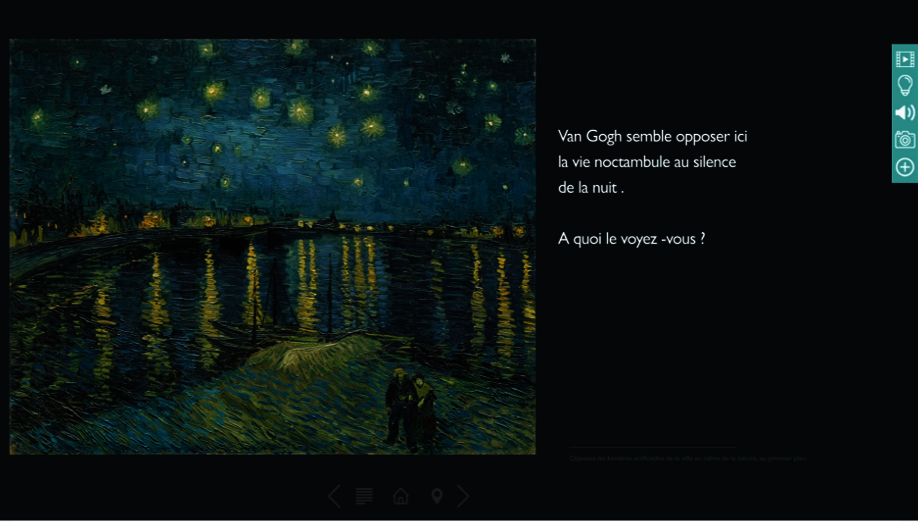Return to the home screen icon
The height and width of the screenshot is (522, 918).
(401, 496)
